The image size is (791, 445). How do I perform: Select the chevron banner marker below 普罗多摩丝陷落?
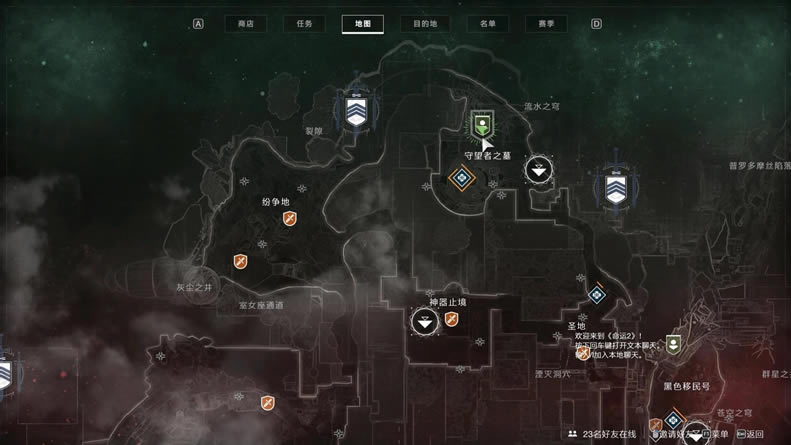click(614, 188)
